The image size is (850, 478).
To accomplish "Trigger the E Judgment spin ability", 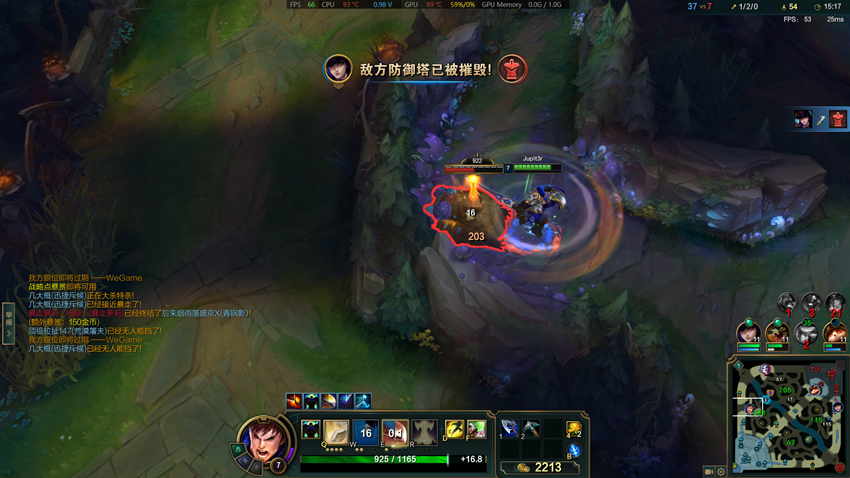I will tap(395, 432).
